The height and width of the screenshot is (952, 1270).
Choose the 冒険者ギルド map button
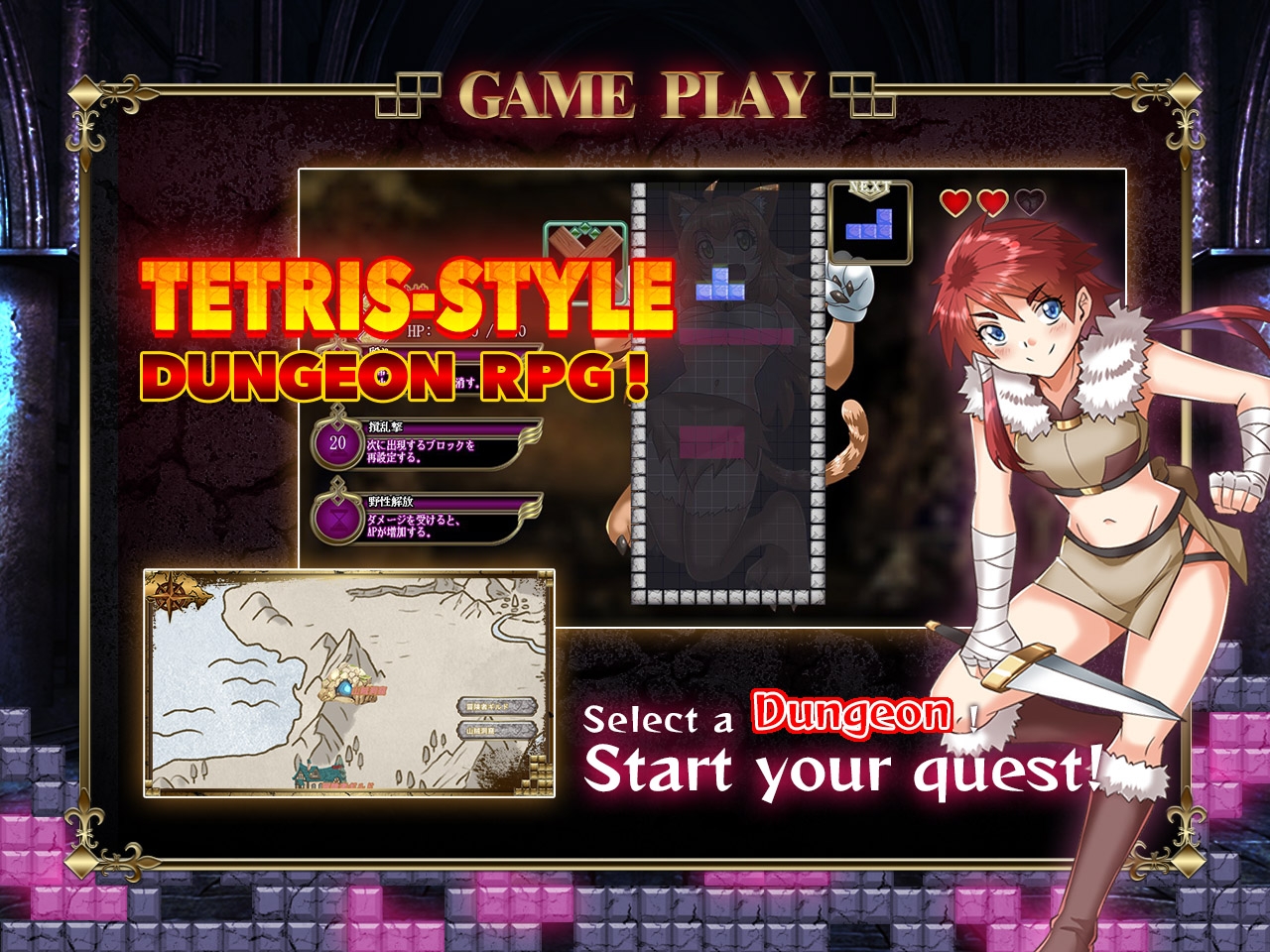(x=497, y=706)
